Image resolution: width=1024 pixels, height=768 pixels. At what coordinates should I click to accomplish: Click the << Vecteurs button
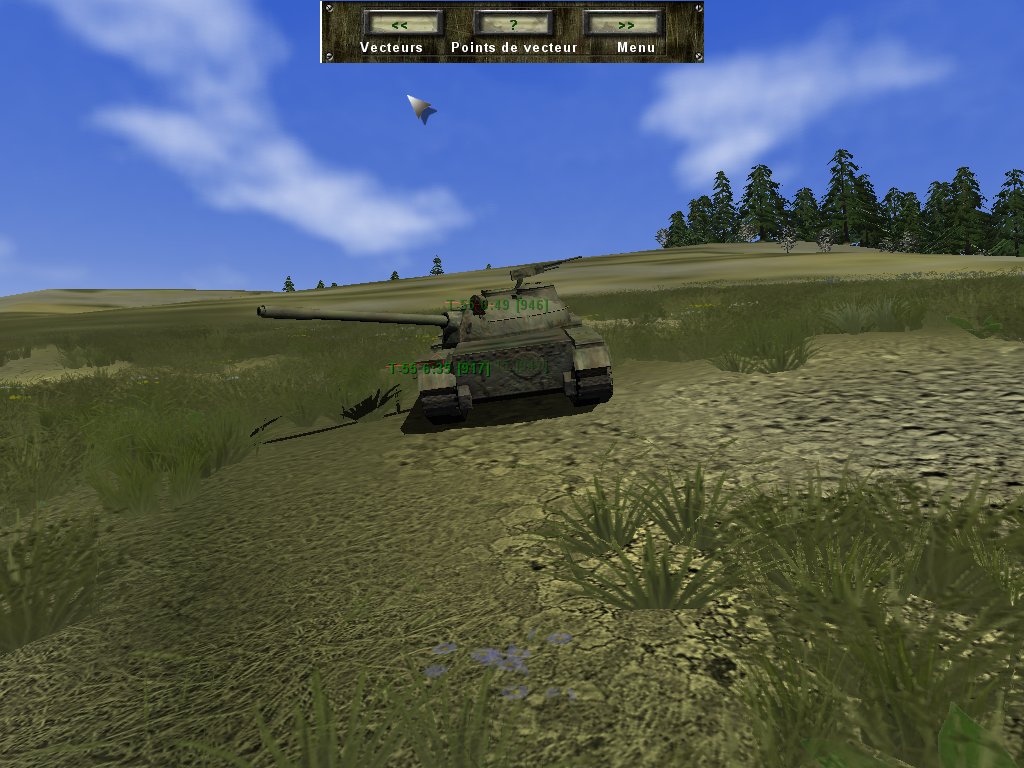click(x=402, y=23)
